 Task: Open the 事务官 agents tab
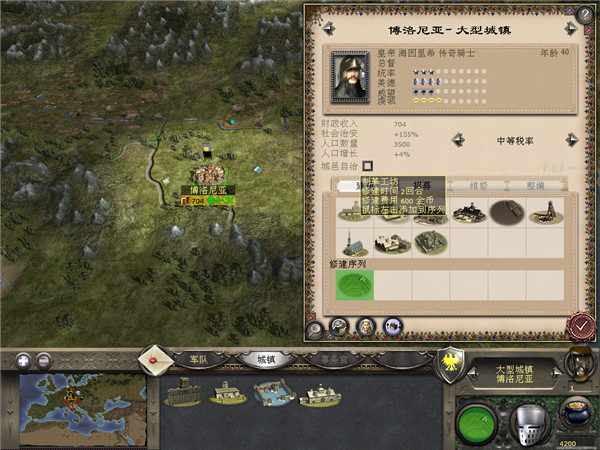point(335,357)
